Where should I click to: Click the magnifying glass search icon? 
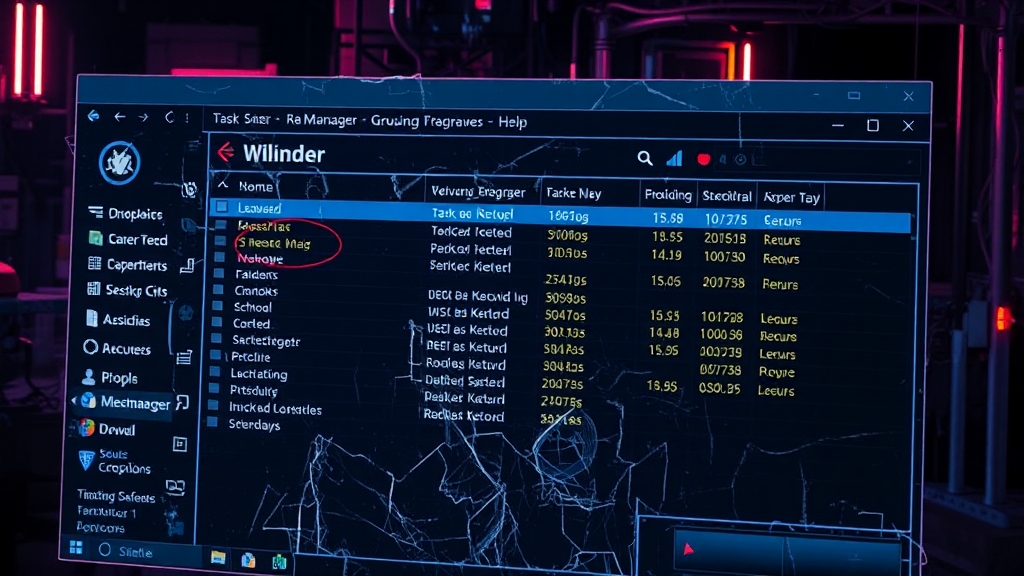pos(645,158)
